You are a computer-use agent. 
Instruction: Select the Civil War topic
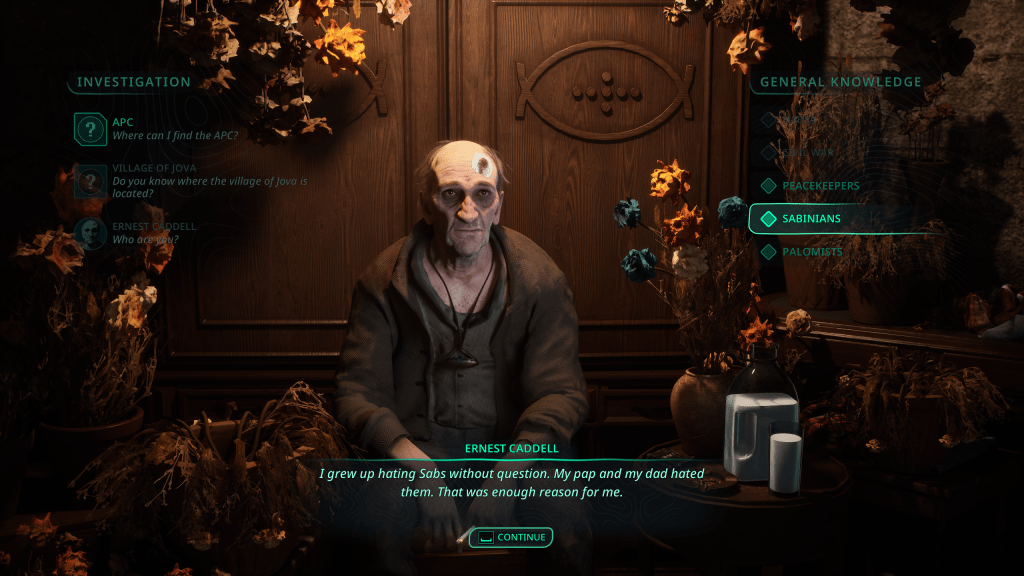coord(808,153)
